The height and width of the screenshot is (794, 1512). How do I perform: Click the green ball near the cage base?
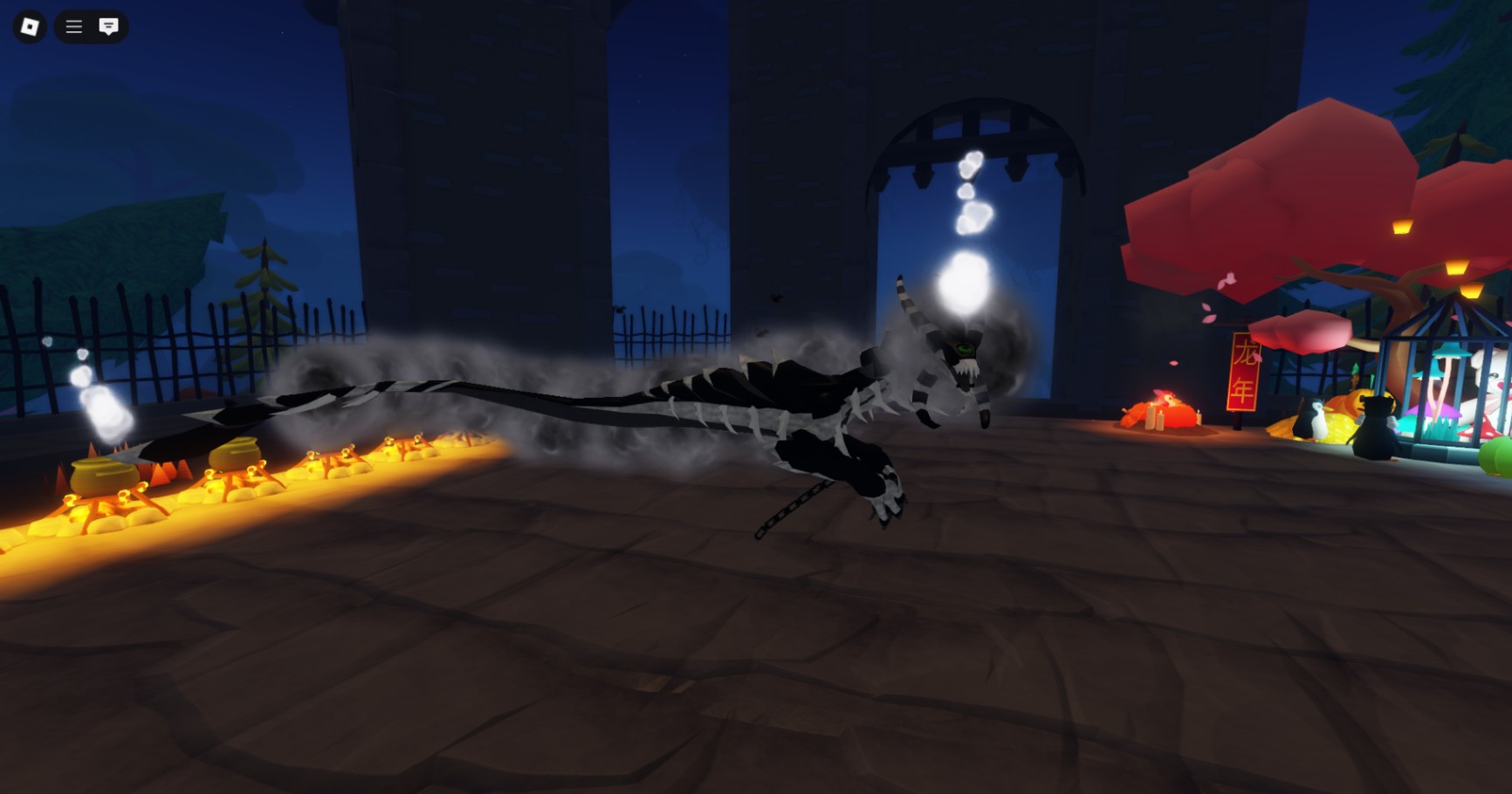[1498, 456]
